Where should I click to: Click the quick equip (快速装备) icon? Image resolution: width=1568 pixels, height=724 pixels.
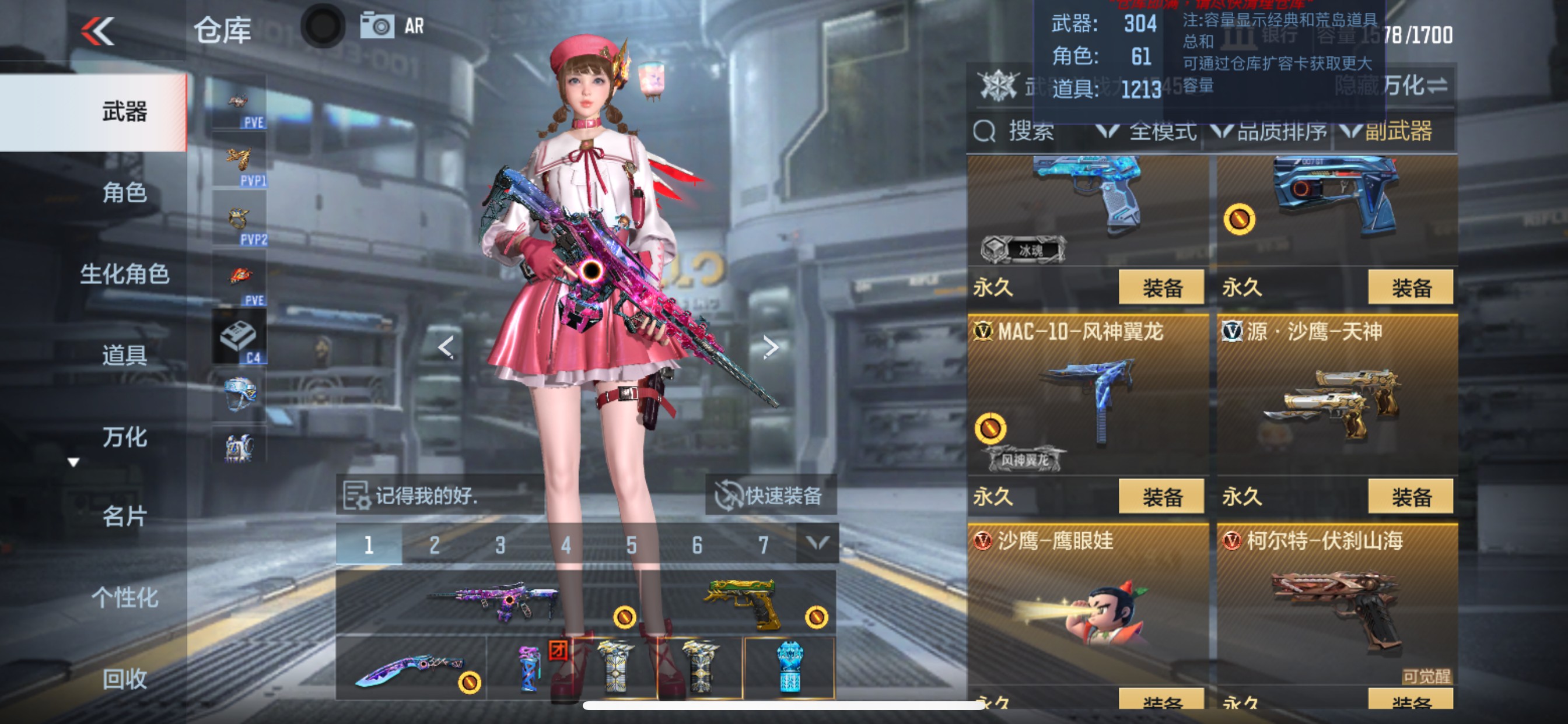tap(728, 495)
